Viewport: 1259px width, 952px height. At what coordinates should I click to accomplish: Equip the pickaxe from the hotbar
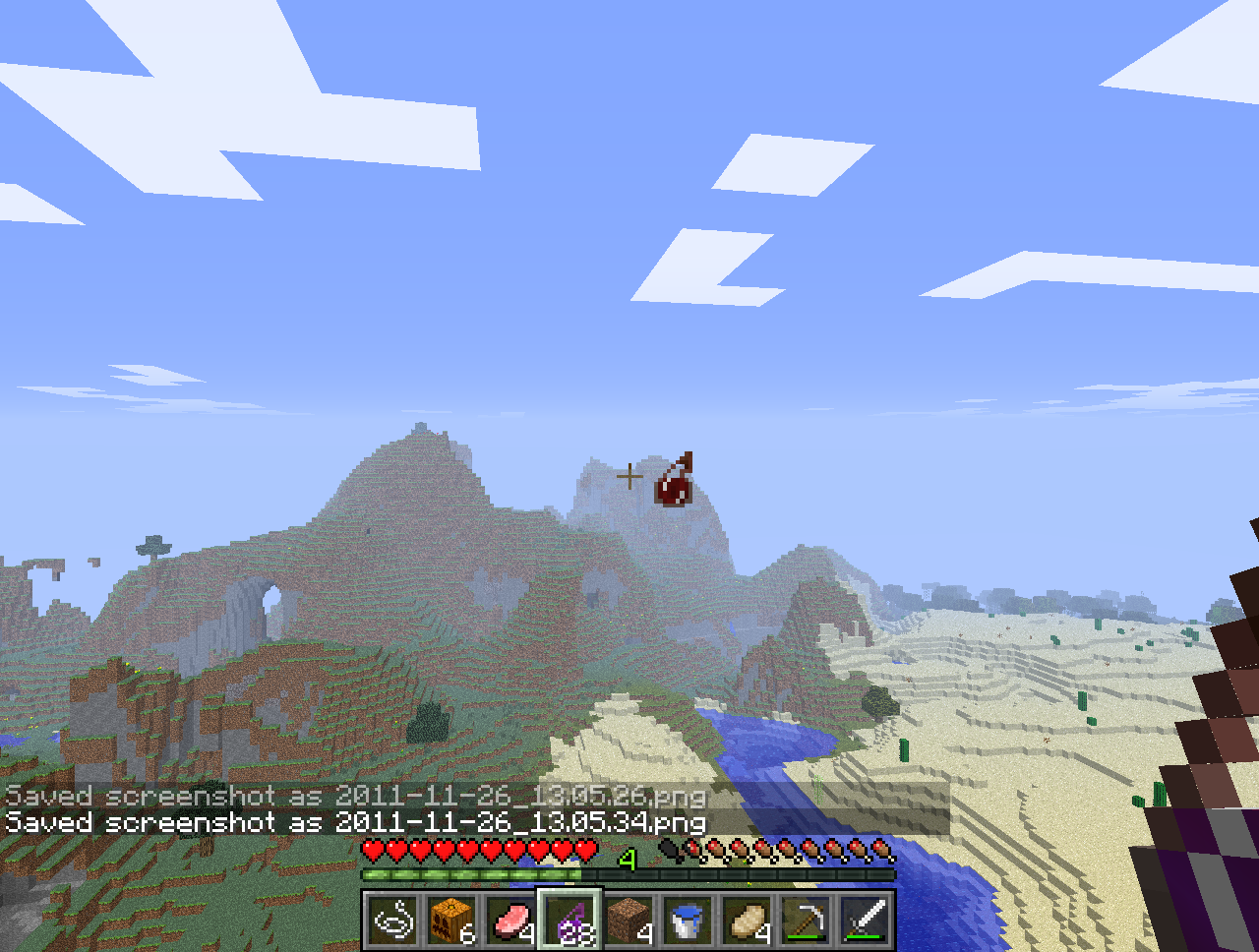[806, 922]
